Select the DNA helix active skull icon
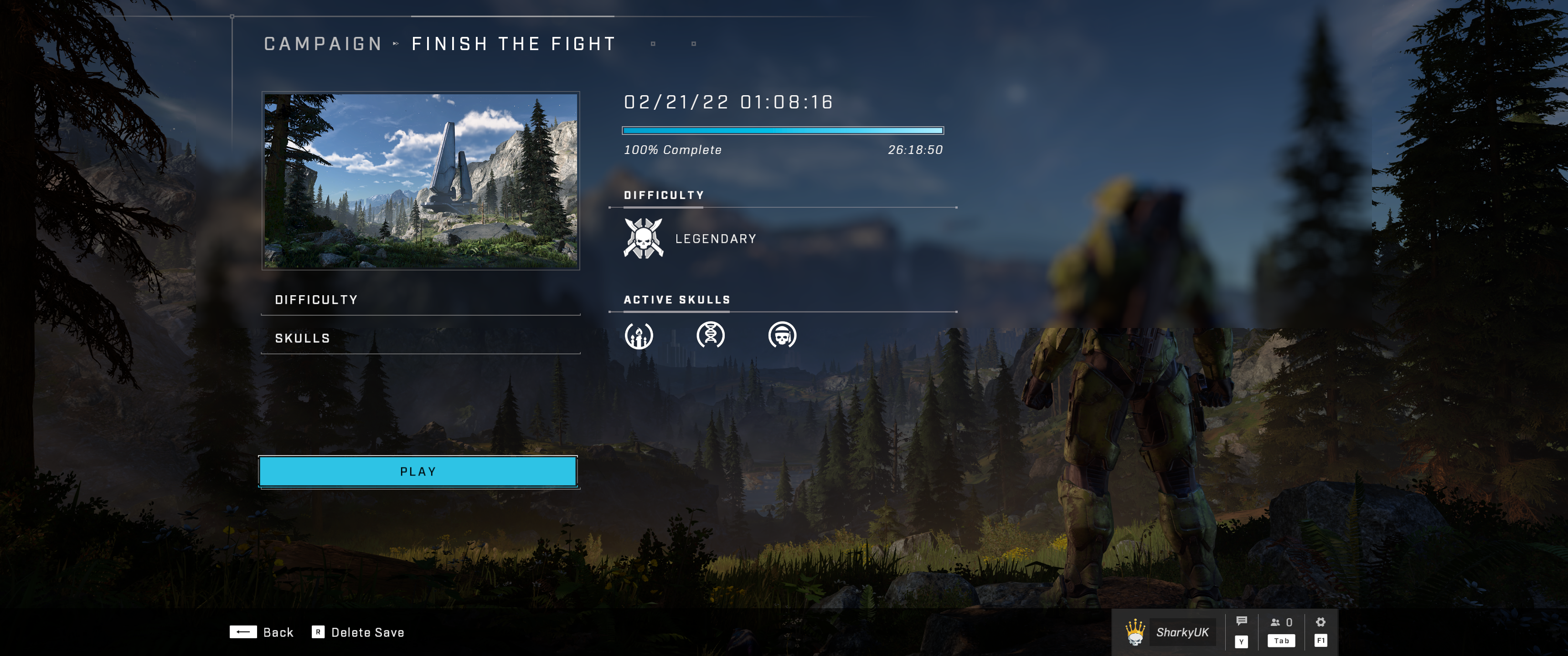Image resolution: width=1568 pixels, height=656 pixels. pyautogui.click(x=710, y=335)
